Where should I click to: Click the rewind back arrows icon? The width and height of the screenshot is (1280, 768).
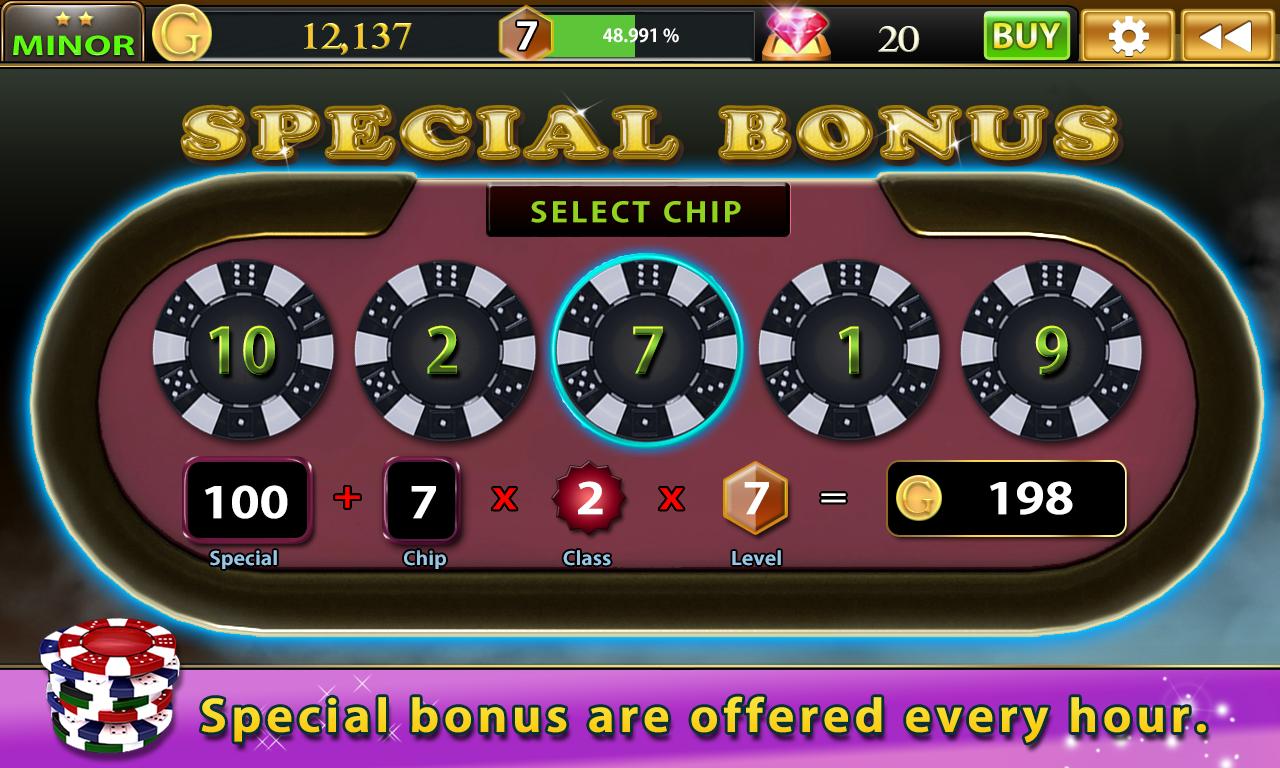[1228, 35]
